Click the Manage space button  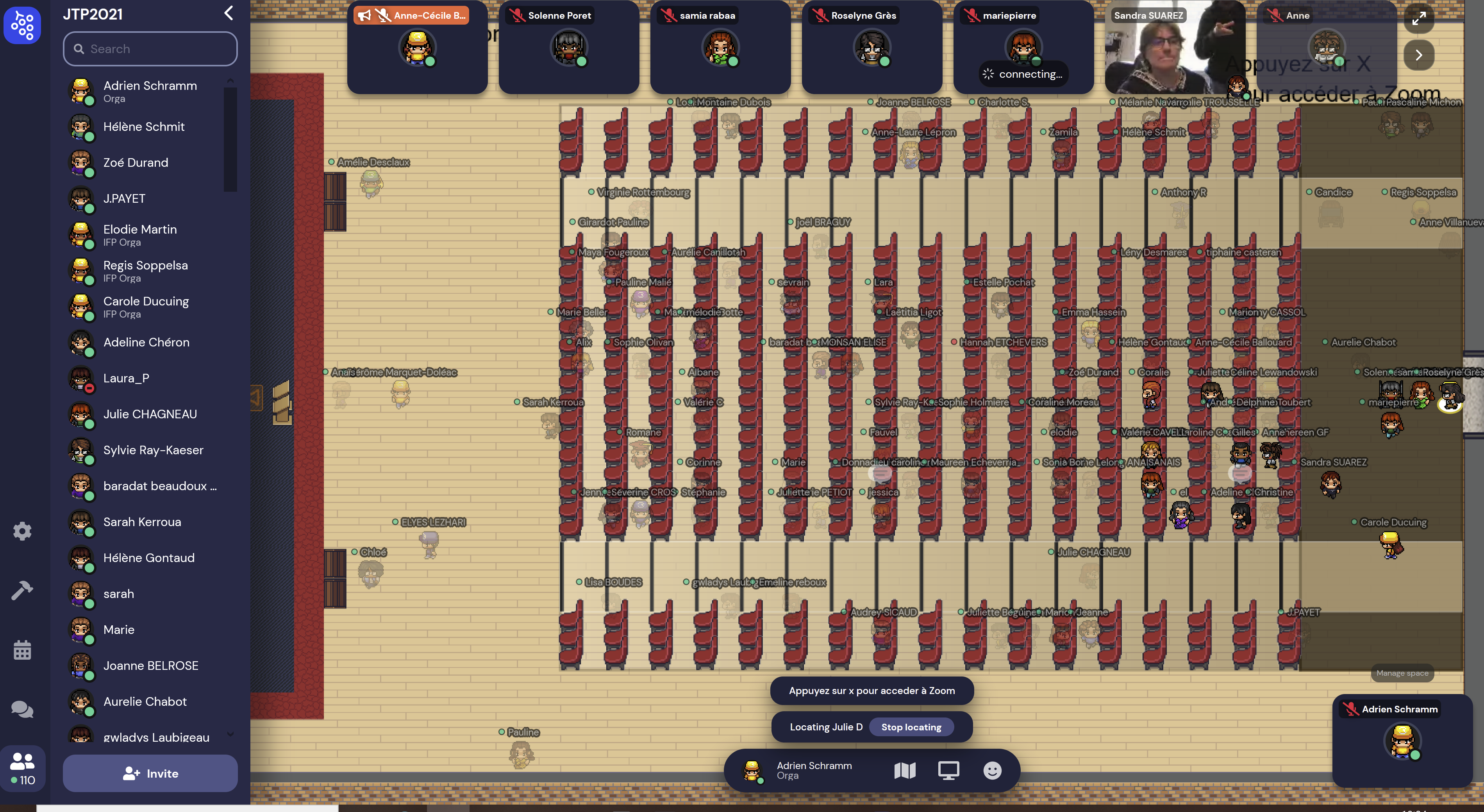tap(1402, 673)
